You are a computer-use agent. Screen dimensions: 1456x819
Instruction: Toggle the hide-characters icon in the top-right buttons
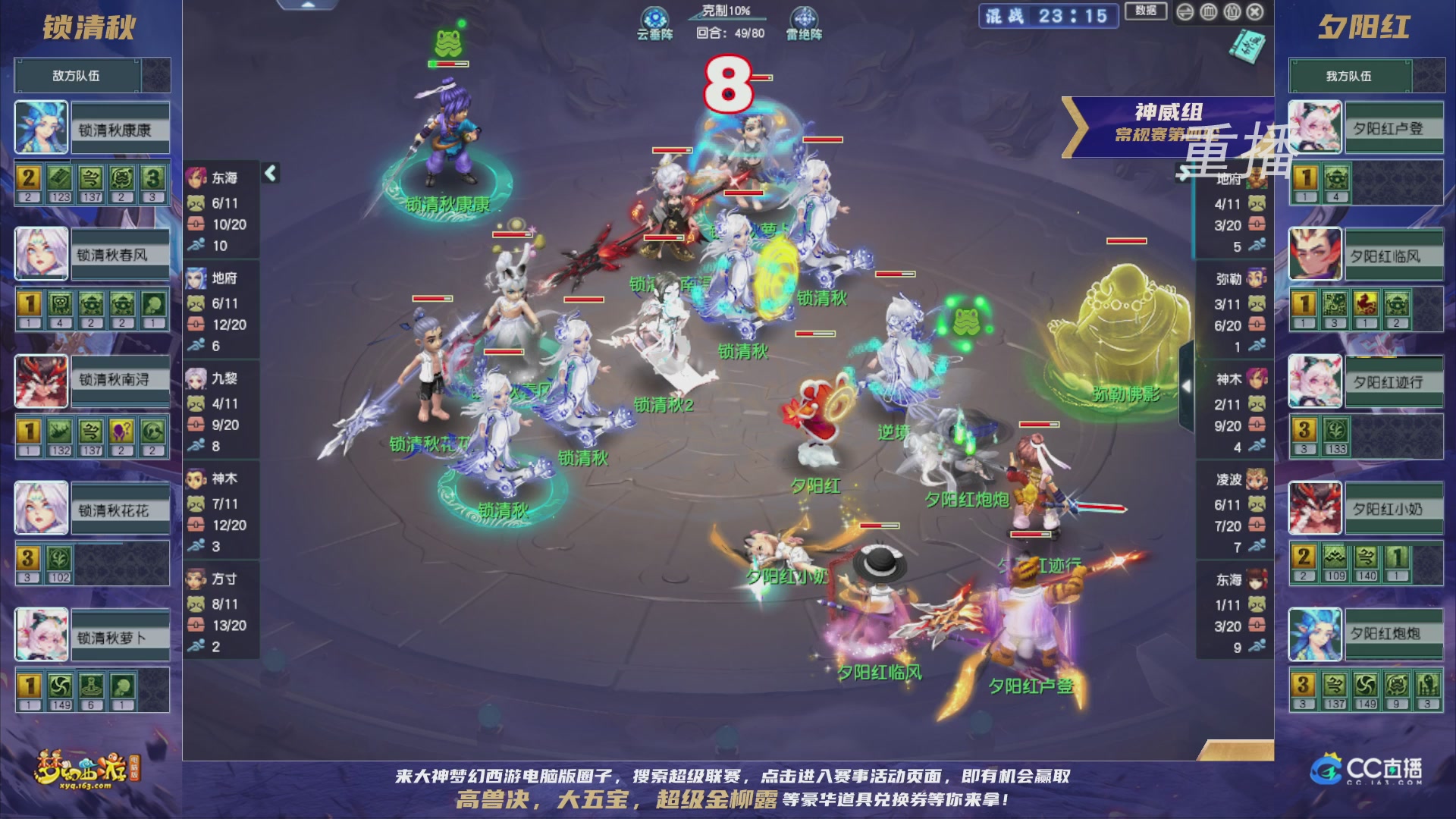(x=1232, y=12)
